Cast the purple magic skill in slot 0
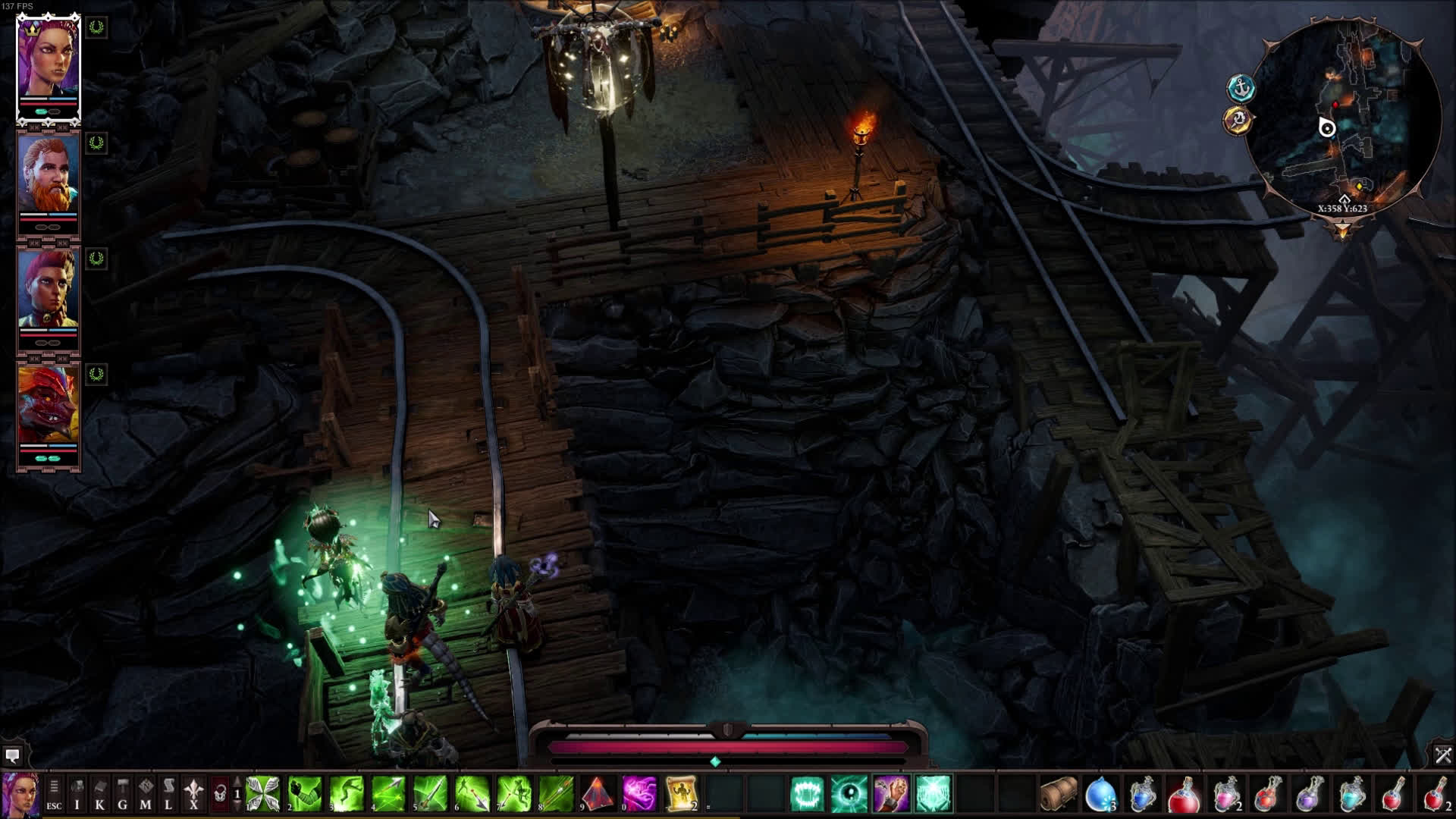The width and height of the screenshot is (1456, 819). click(639, 794)
